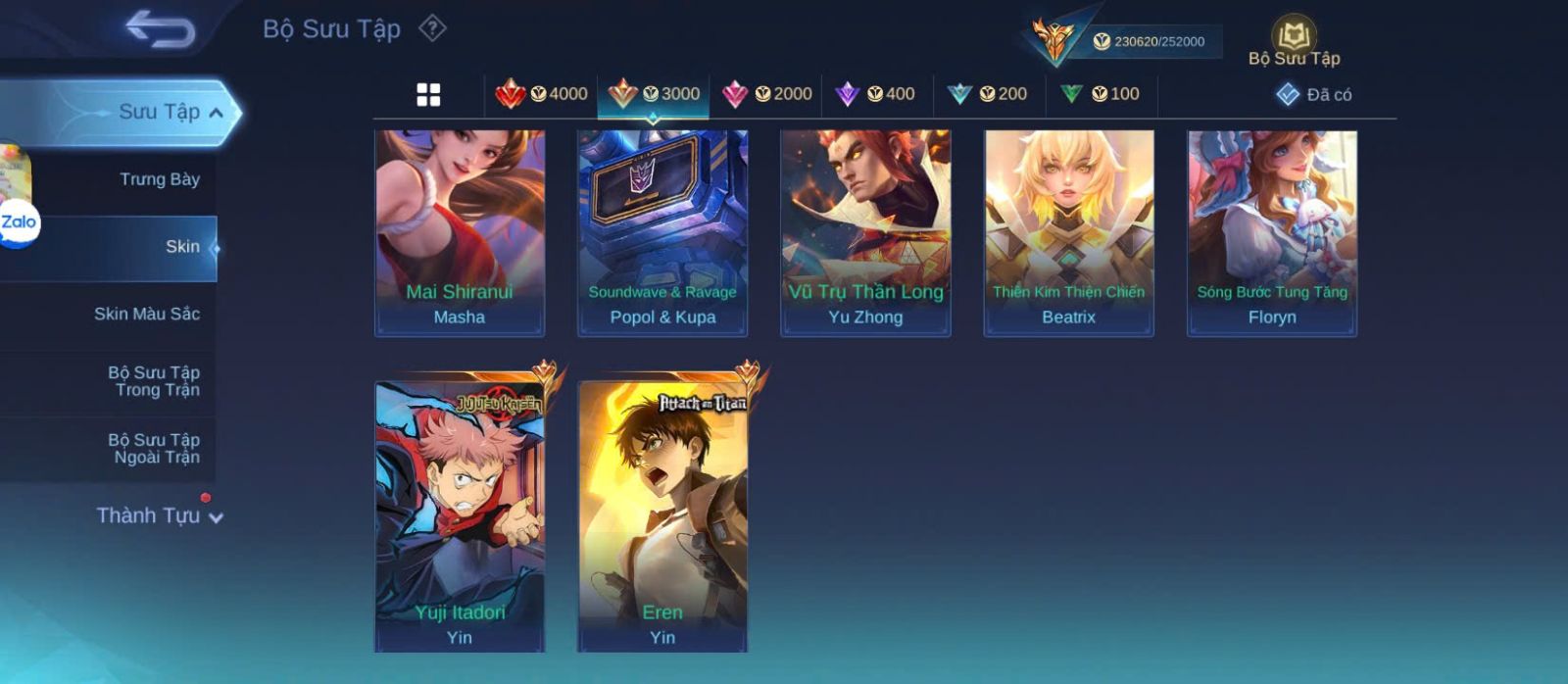Select the Skin menu entry
1568x684 pixels.
click(x=182, y=247)
